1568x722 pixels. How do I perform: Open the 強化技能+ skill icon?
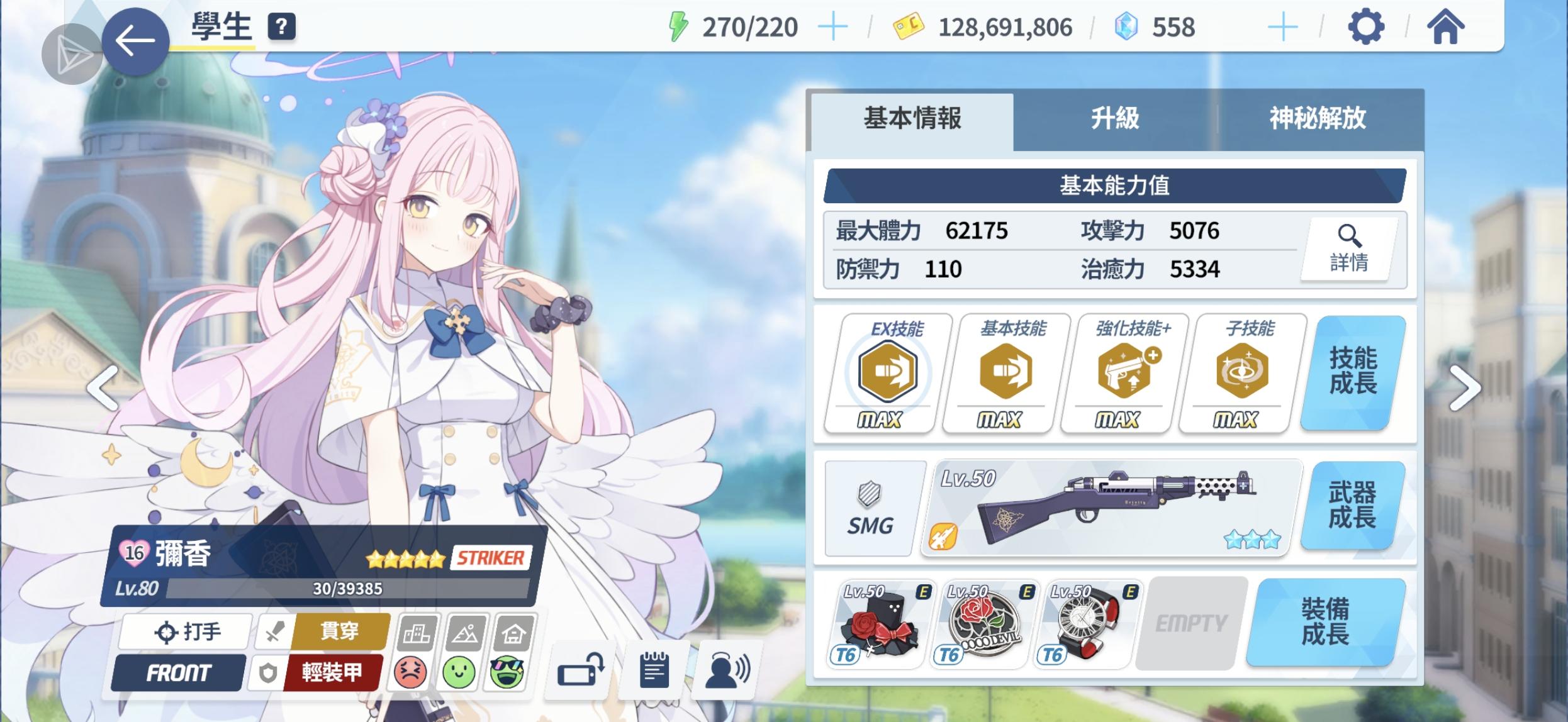tap(1124, 371)
